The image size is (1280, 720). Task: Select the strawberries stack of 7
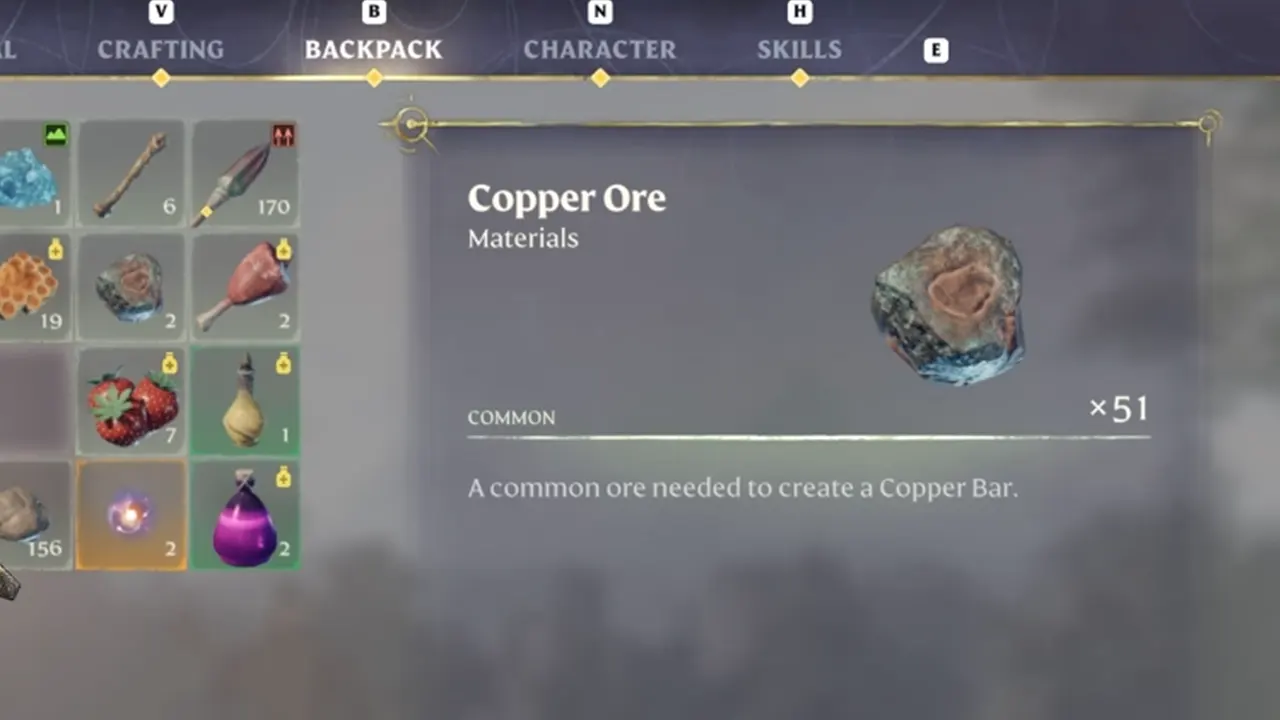(x=130, y=400)
